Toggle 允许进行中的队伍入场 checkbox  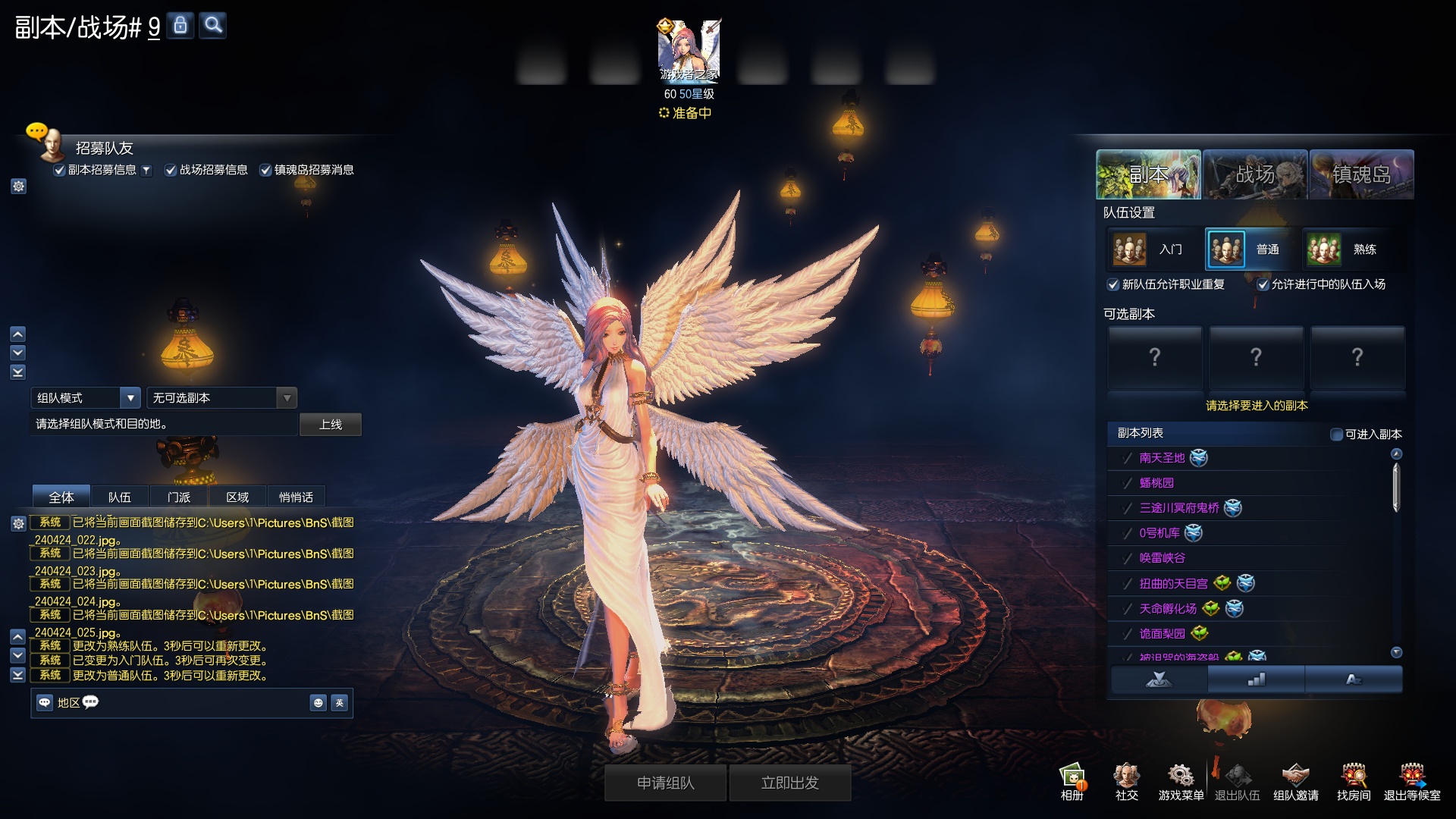(1263, 285)
